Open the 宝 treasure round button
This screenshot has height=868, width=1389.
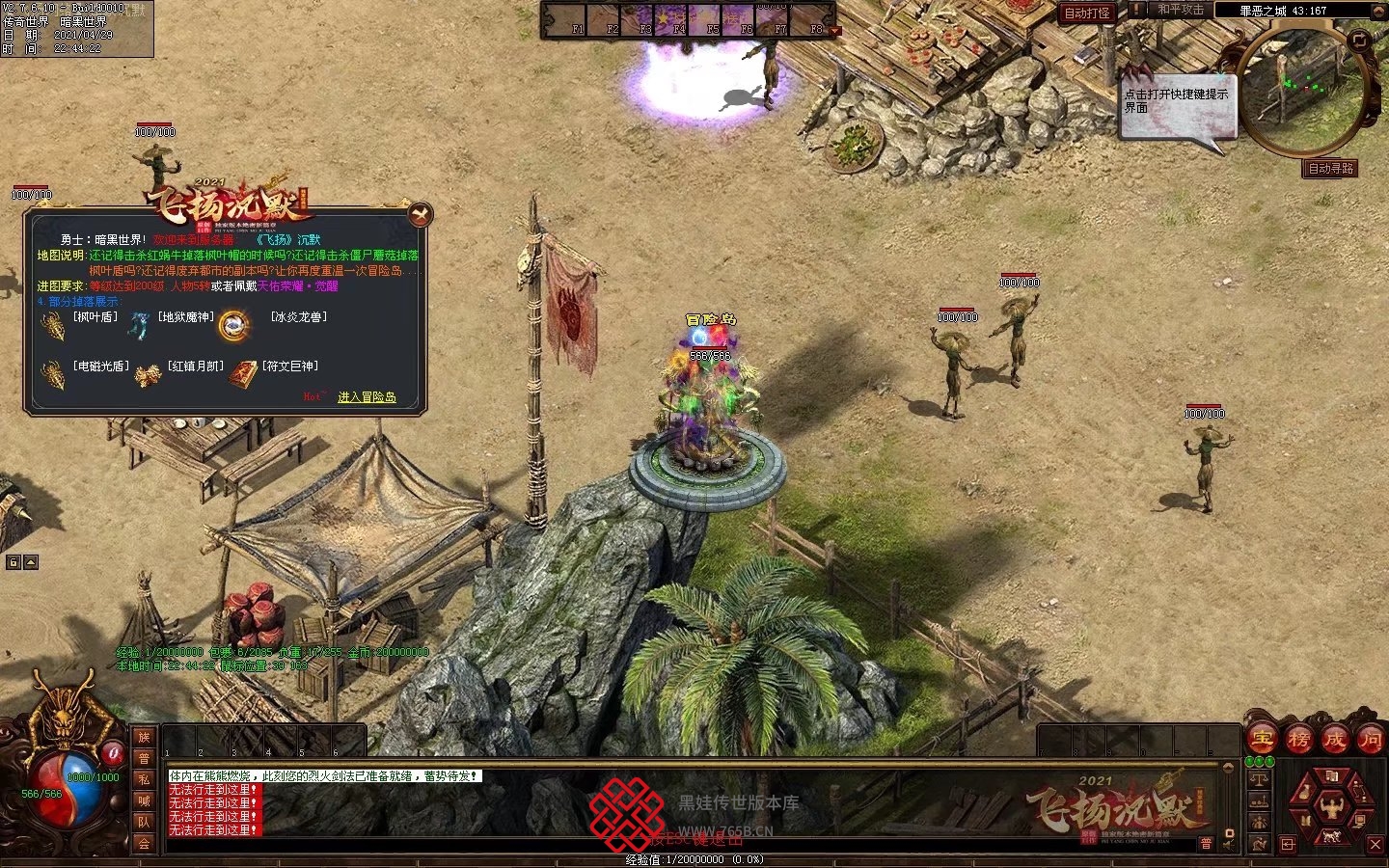(x=1263, y=740)
